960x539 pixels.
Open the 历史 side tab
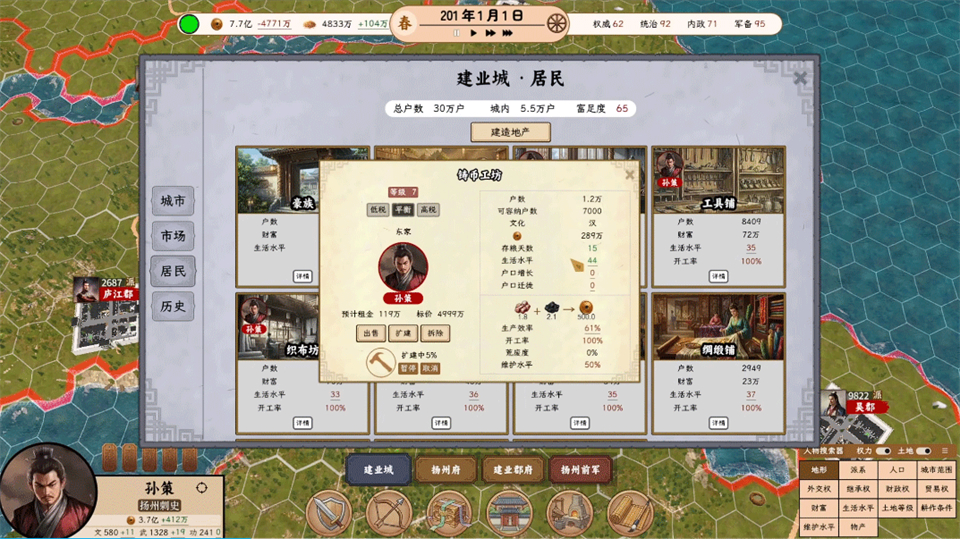tap(172, 306)
